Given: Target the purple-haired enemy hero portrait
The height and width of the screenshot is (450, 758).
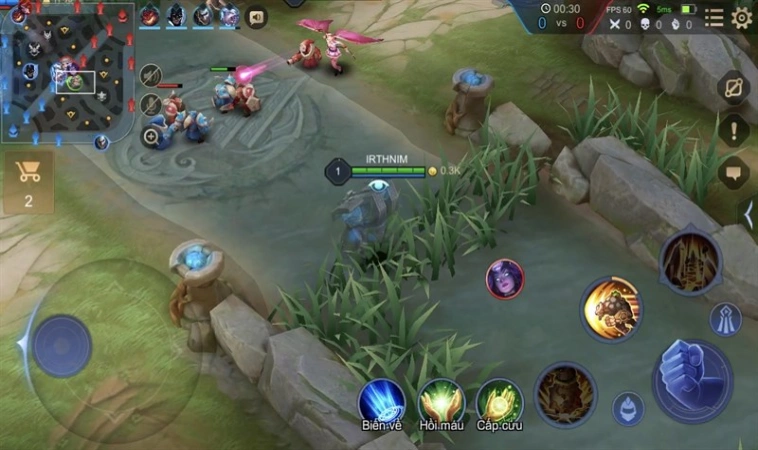Looking at the screenshot, I should coord(504,279).
